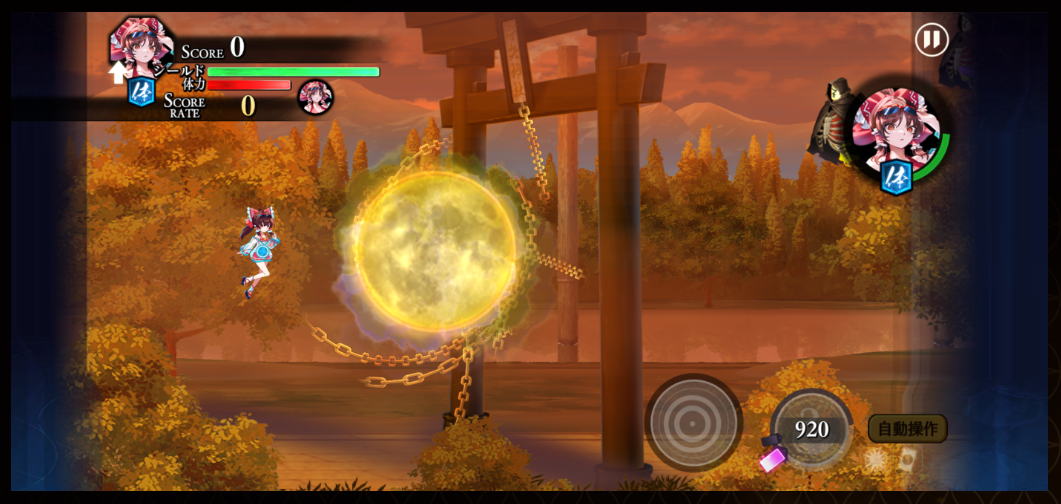Viewport: 1061px width, 504px height.
Task: Tap the pink spell card item icon
Action: 772,458
